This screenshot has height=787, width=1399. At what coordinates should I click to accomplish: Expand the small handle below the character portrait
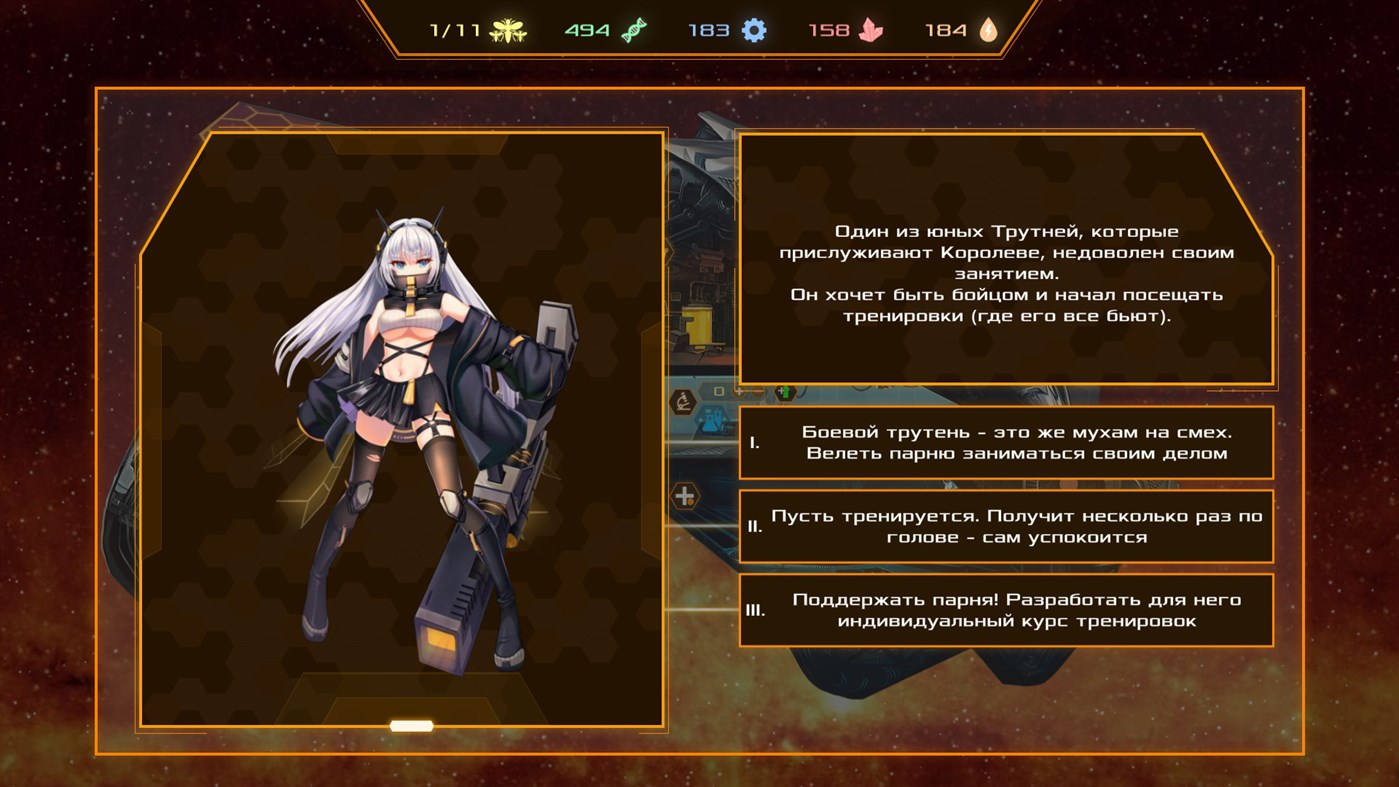410,724
